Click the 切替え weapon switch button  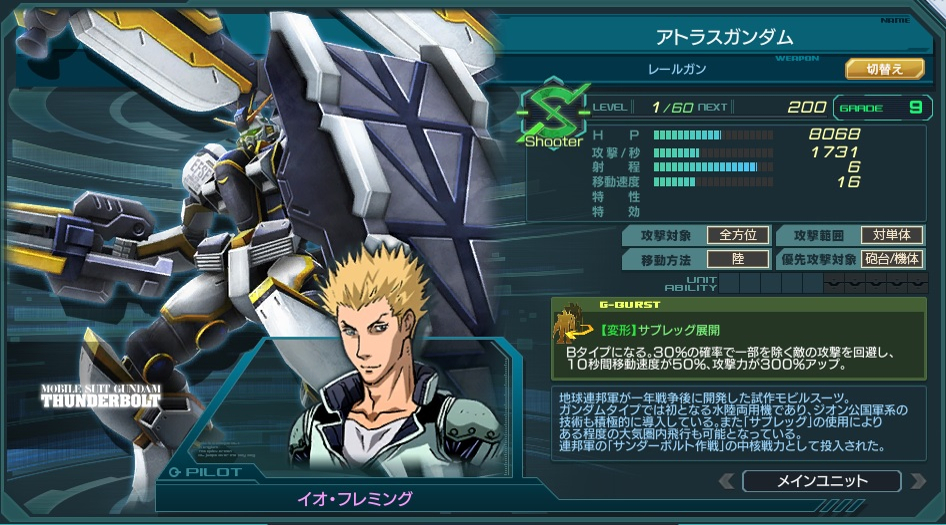pyautogui.click(x=884, y=69)
